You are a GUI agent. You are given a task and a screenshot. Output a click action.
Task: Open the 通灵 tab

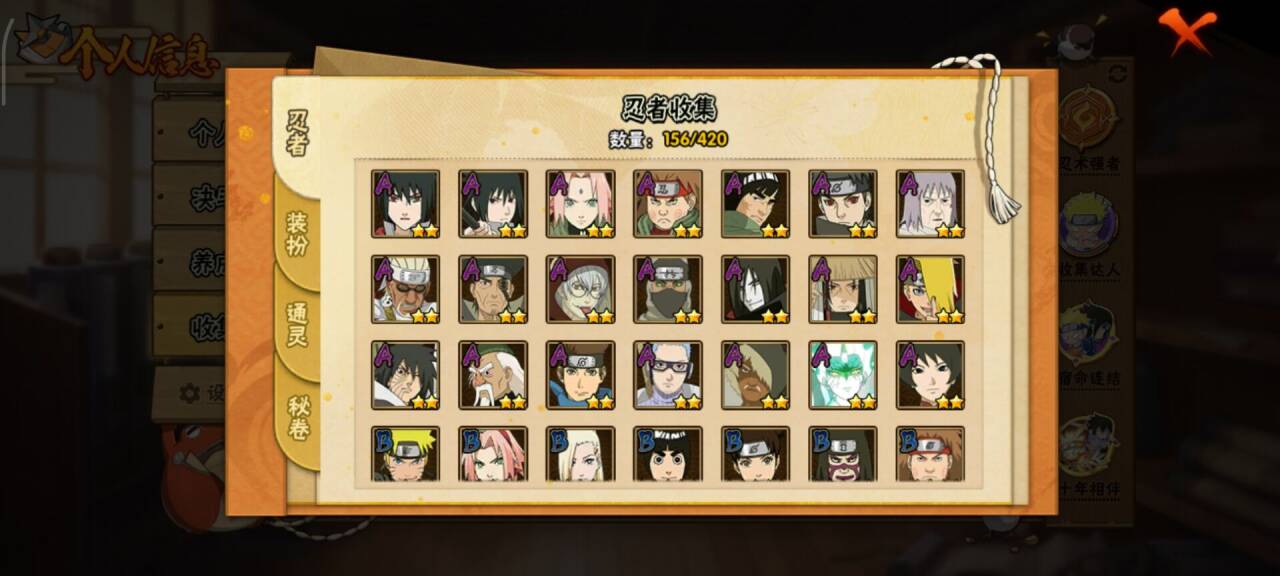(x=298, y=323)
